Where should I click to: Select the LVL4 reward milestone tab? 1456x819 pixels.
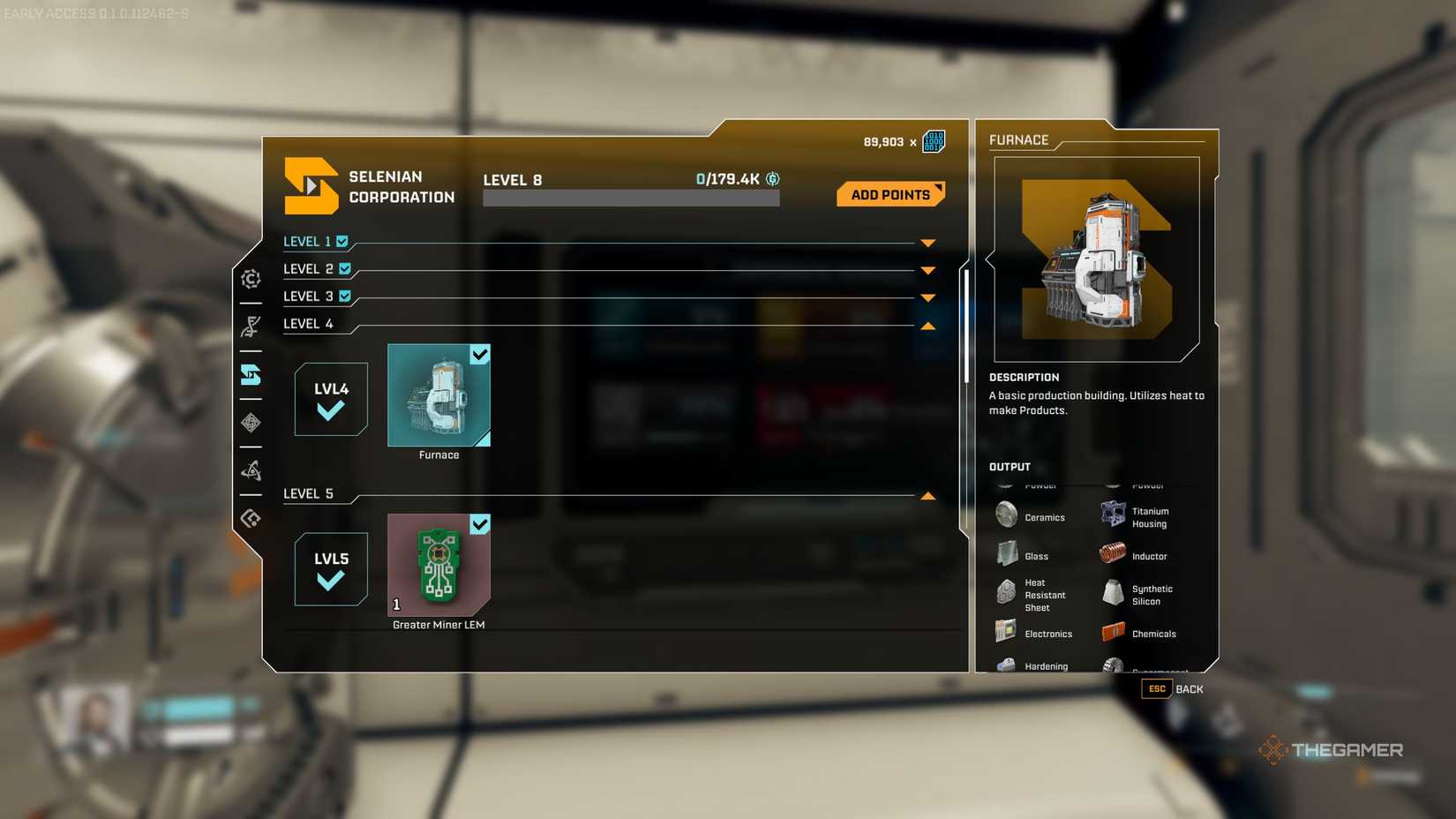(x=330, y=400)
